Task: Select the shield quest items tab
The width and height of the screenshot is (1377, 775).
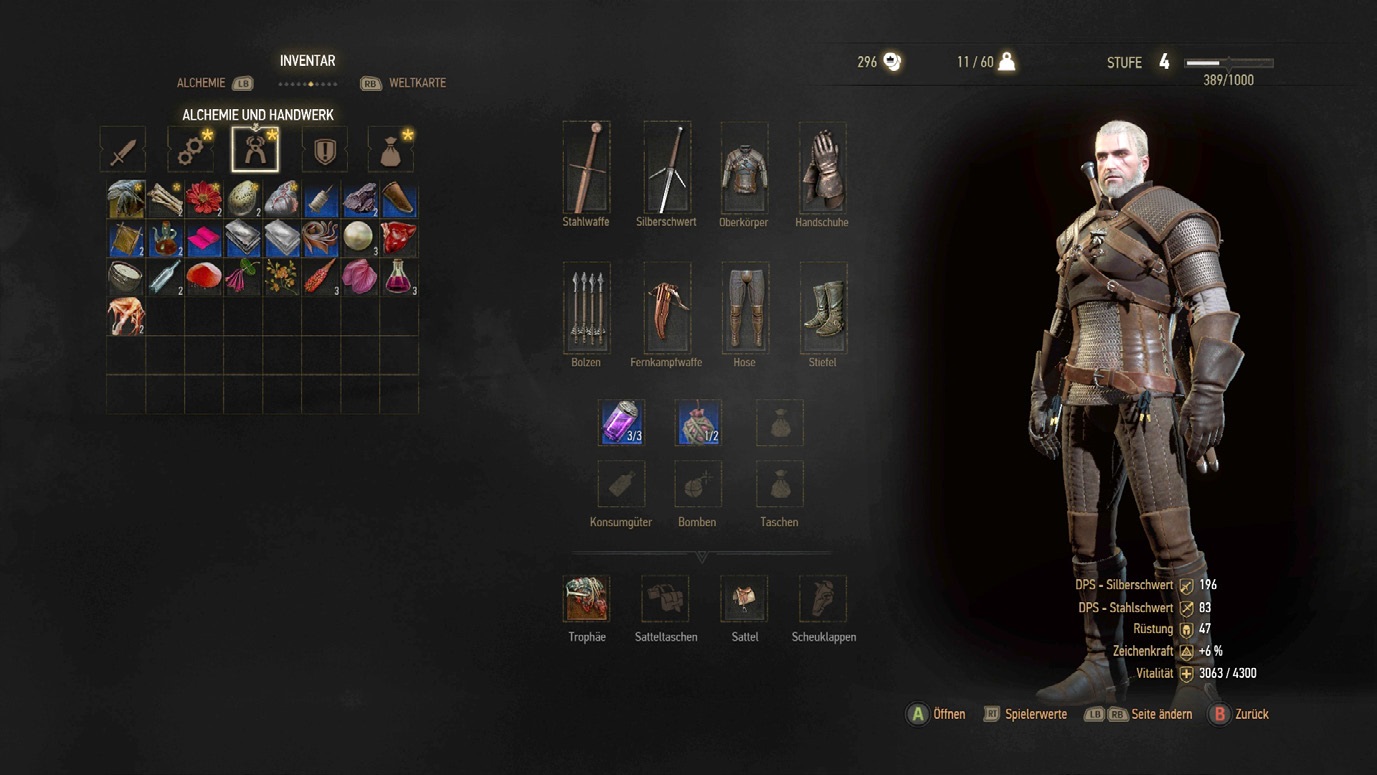Action: (x=325, y=150)
